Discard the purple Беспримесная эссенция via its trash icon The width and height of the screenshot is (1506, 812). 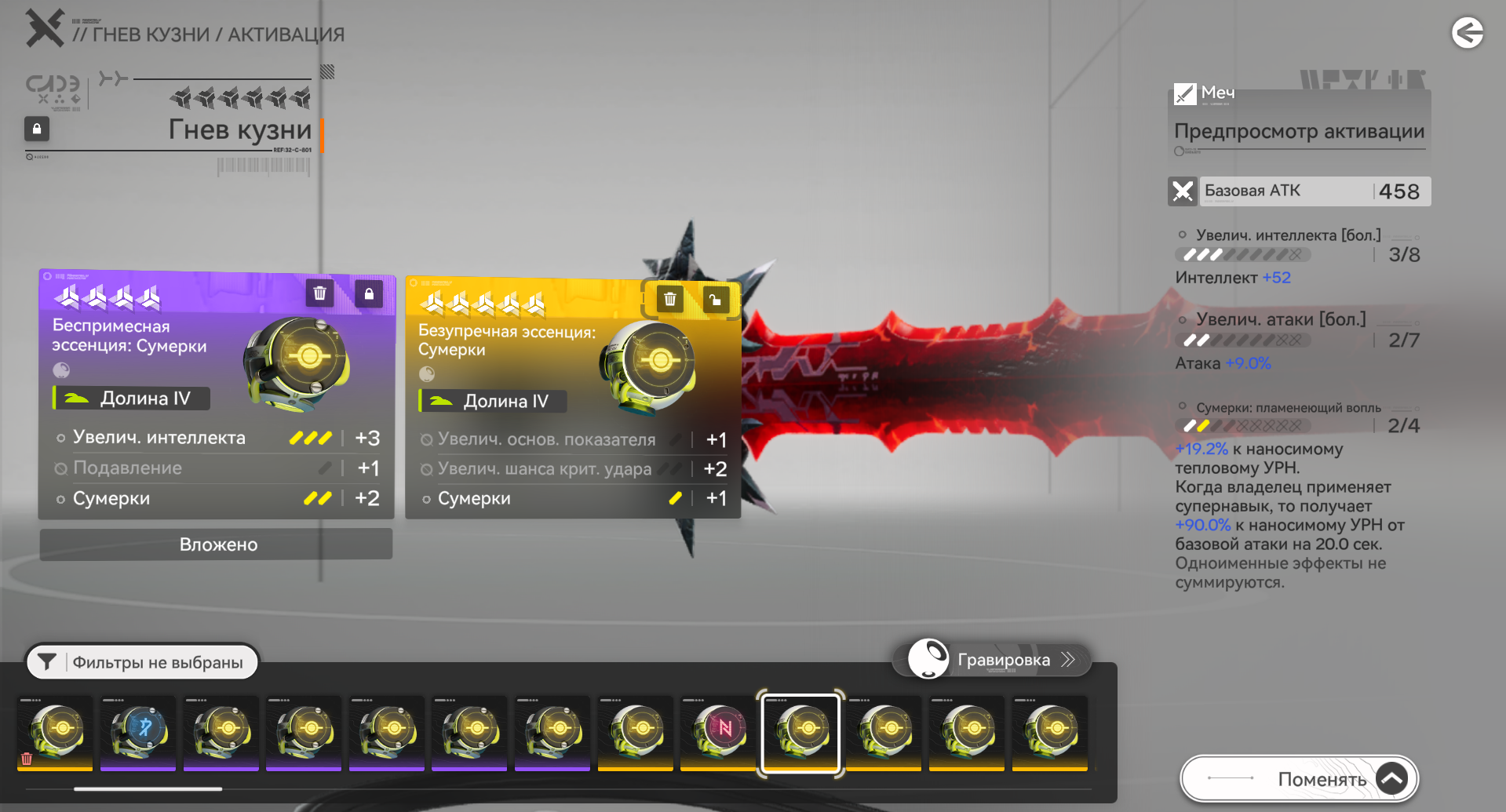coord(319,293)
